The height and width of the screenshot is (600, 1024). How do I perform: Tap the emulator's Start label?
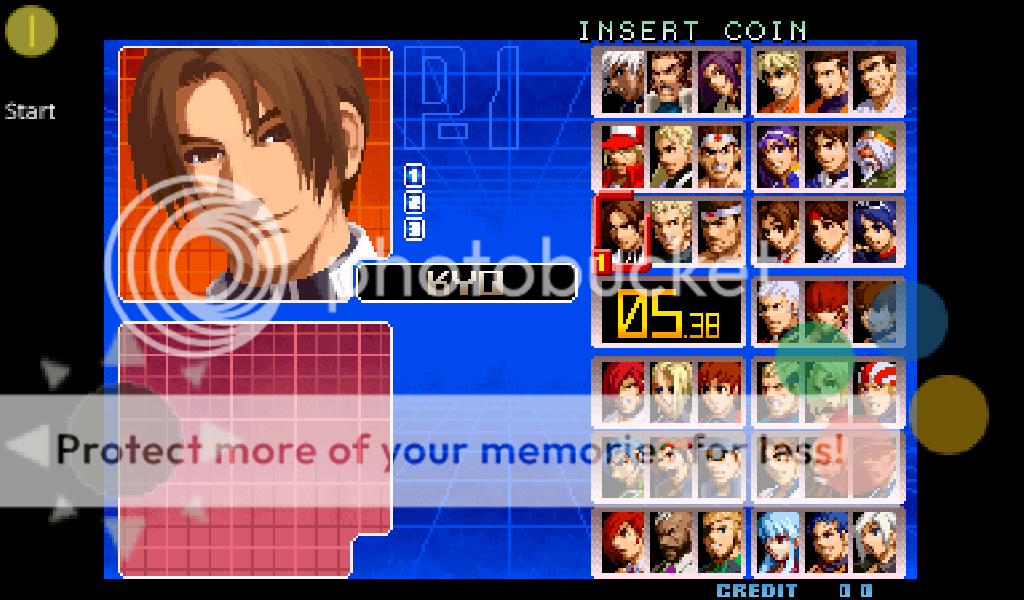point(29,110)
